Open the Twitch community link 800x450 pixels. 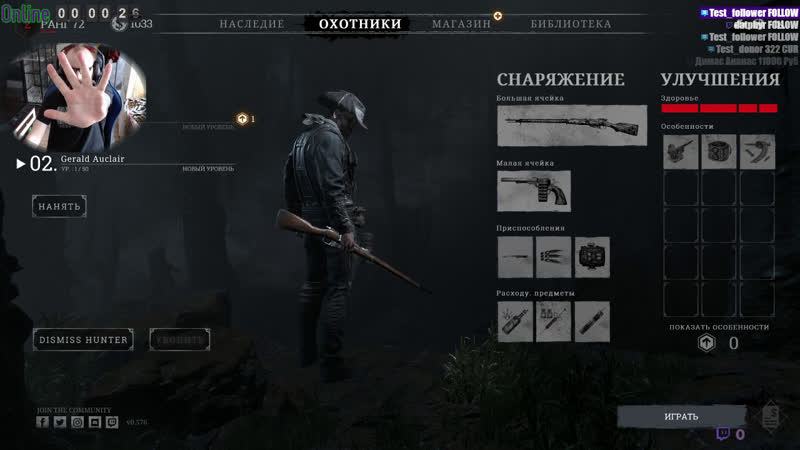[x=112, y=422]
